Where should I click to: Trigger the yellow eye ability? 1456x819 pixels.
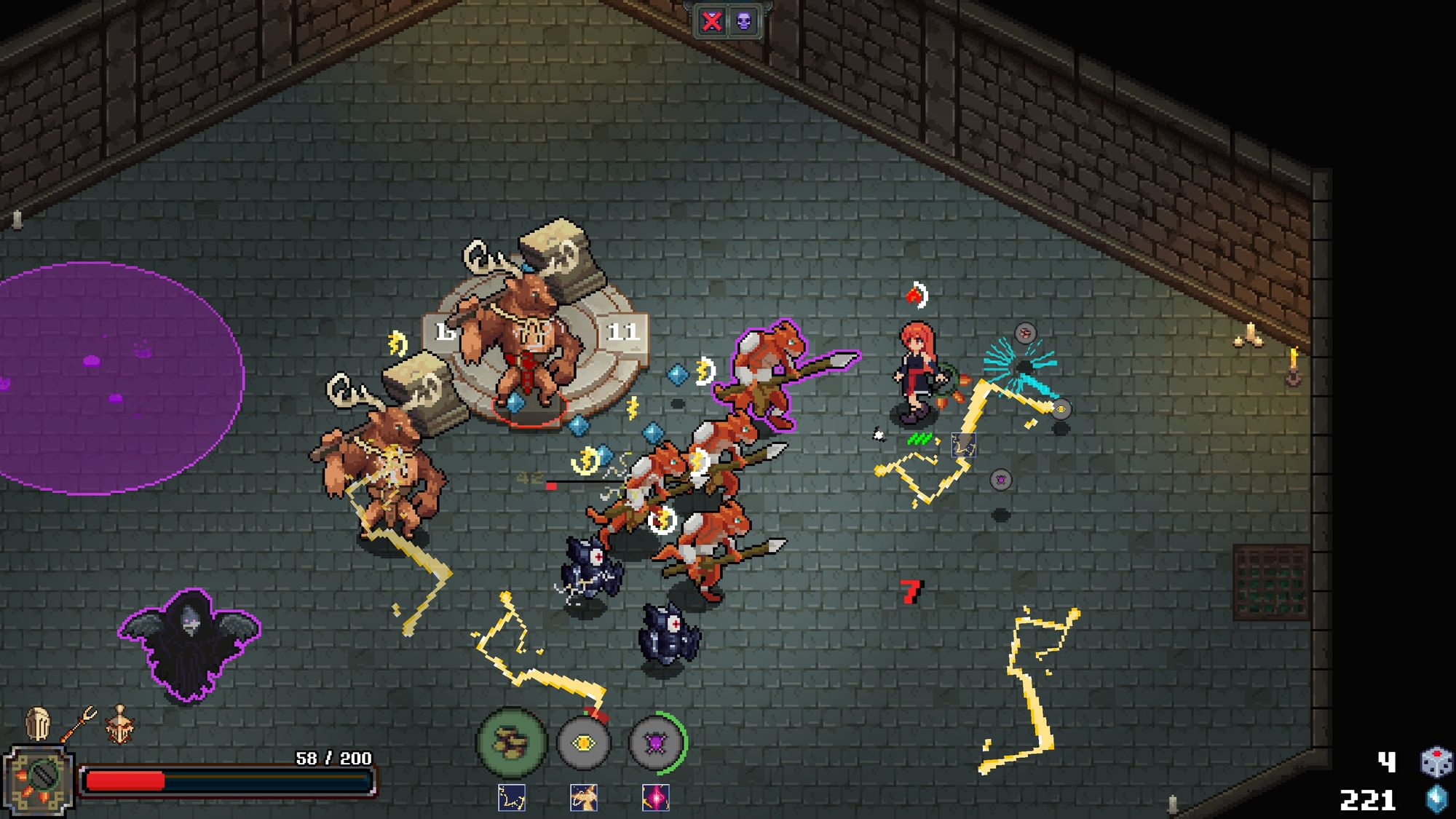pos(583,743)
